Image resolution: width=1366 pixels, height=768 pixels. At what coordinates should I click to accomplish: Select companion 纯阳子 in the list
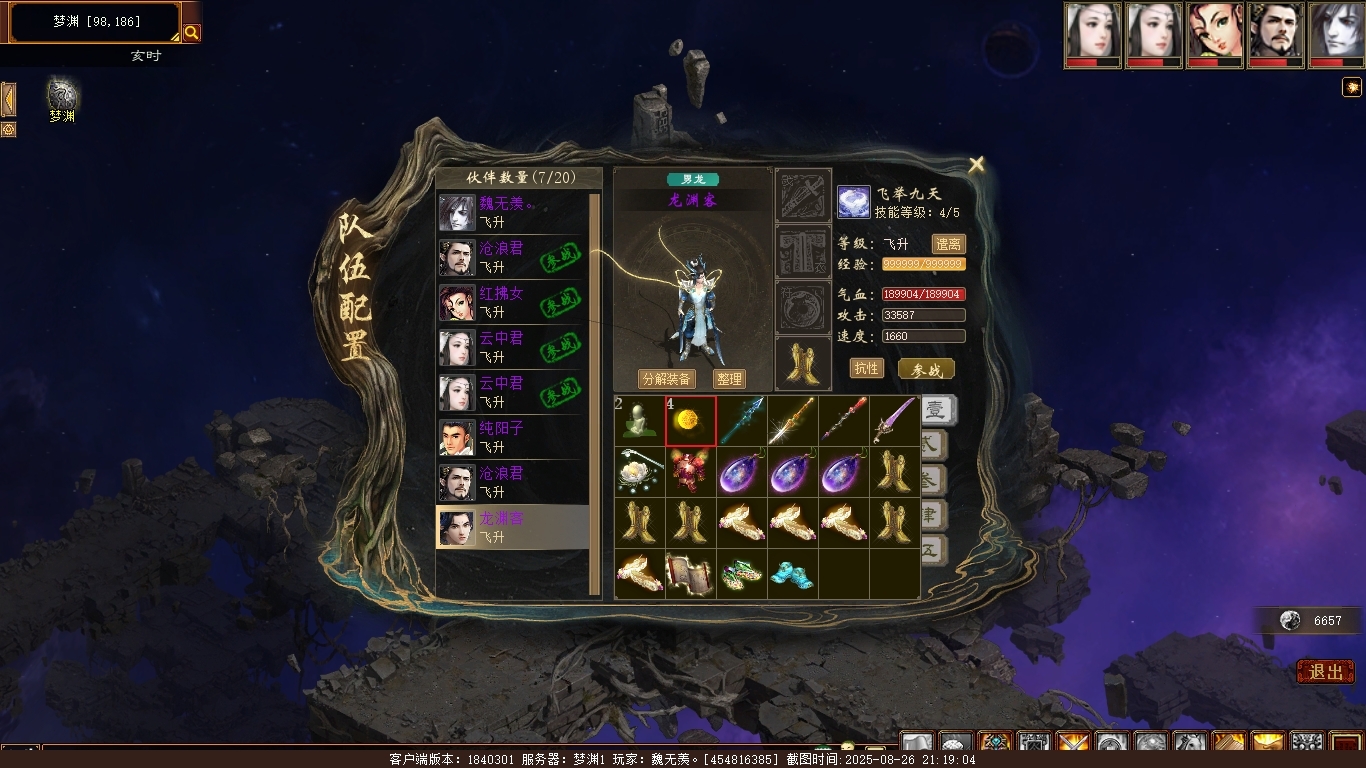510,437
